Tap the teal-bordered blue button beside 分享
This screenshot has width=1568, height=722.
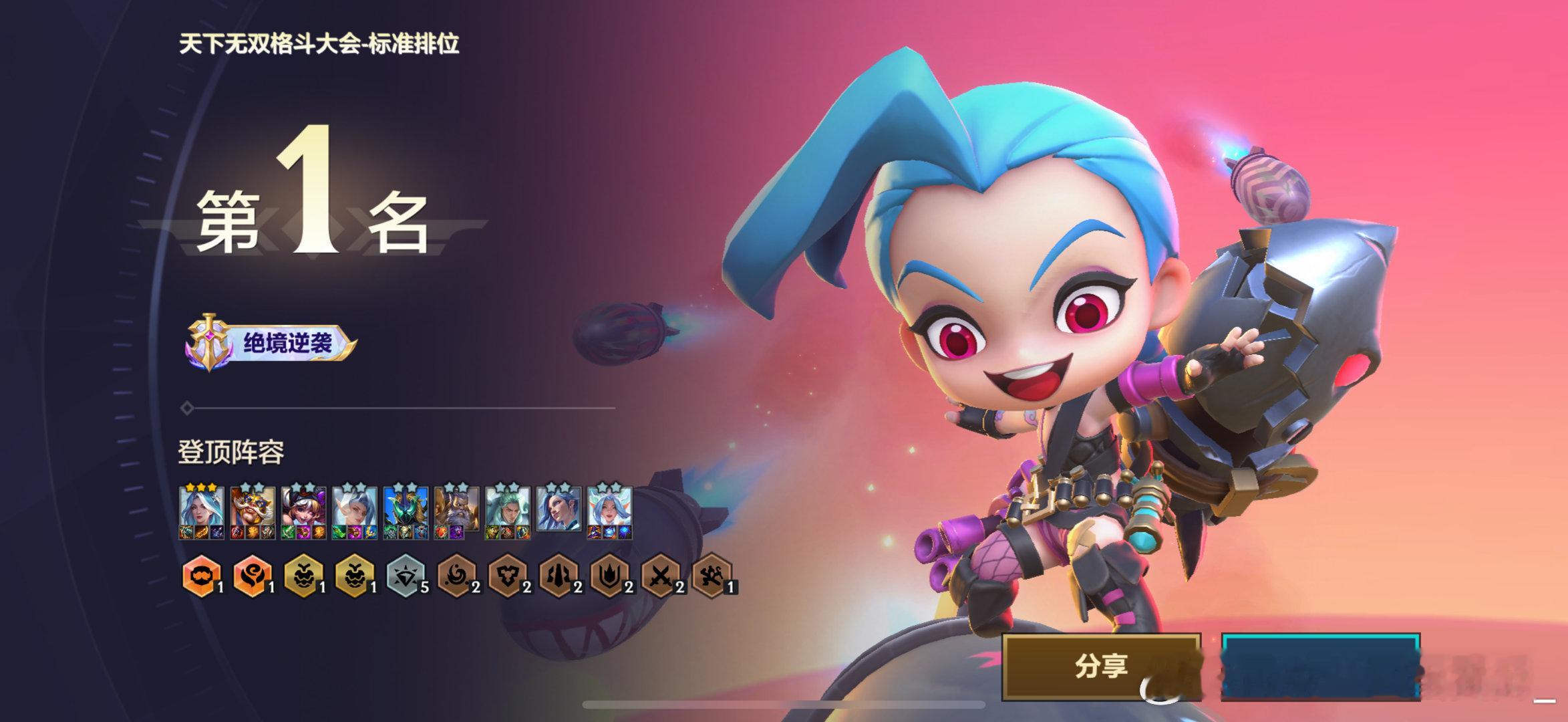pos(1320,666)
